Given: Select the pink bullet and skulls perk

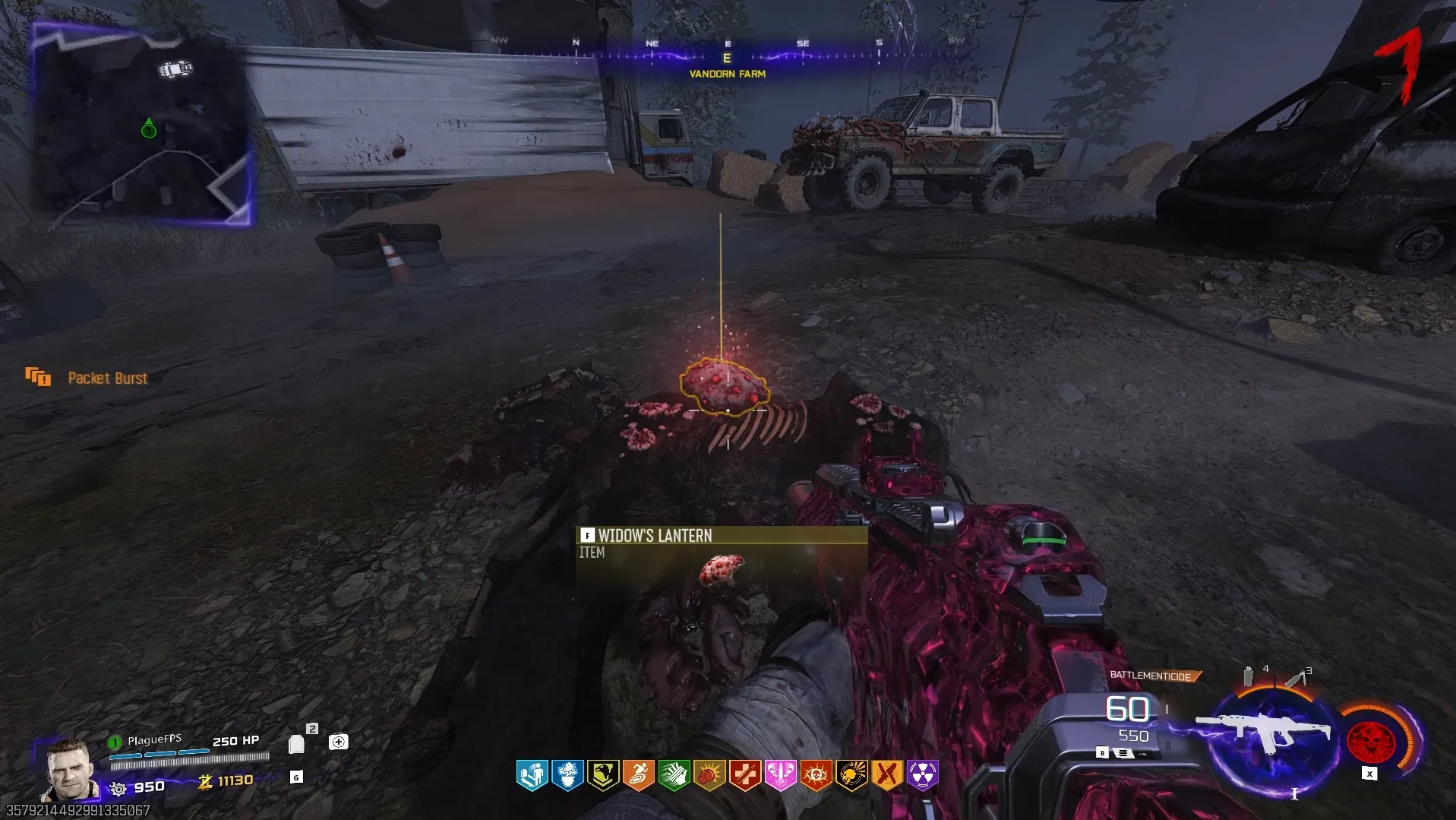Looking at the screenshot, I should pyautogui.click(x=780, y=775).
